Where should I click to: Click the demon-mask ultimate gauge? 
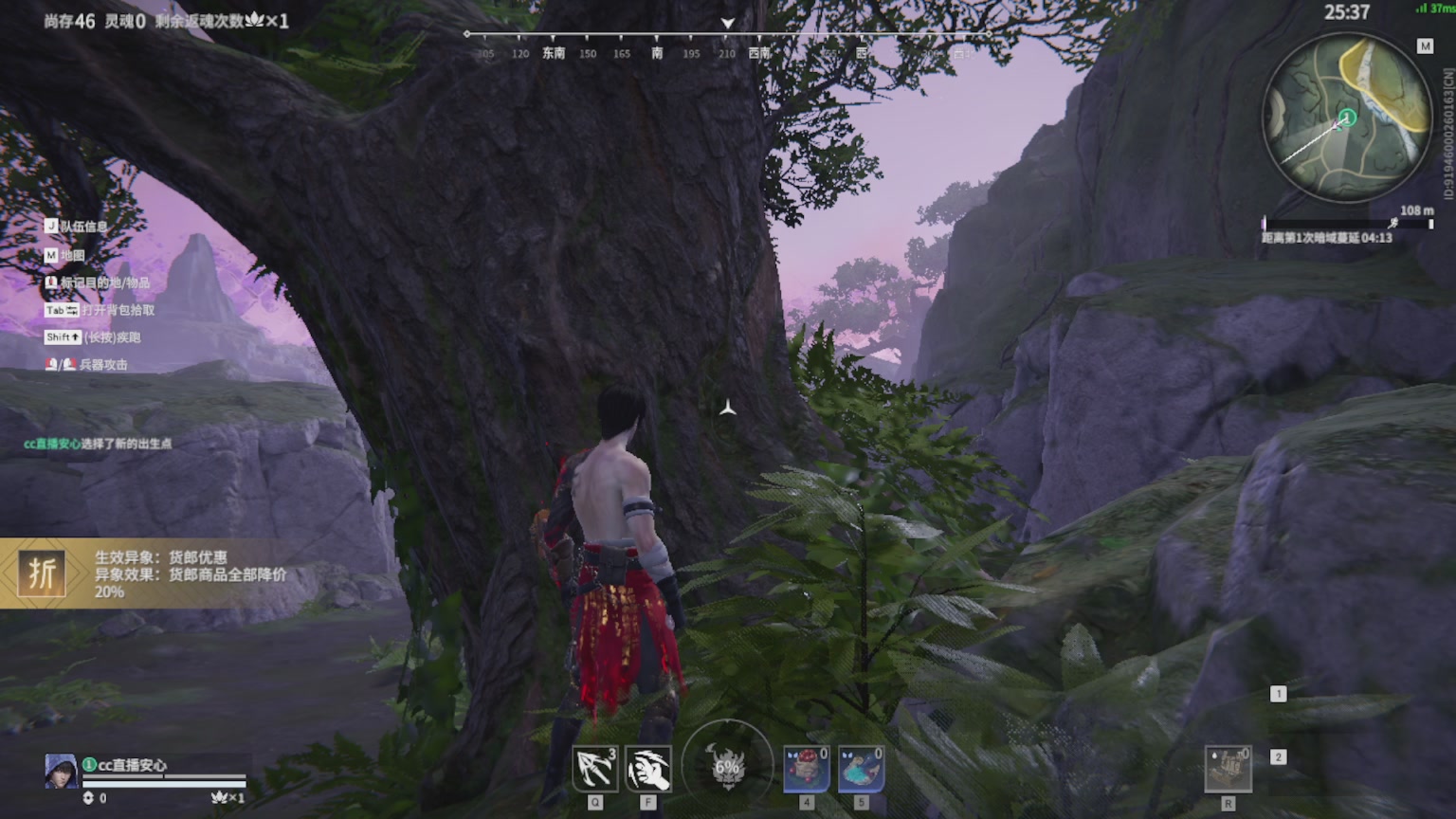[727, 766]
